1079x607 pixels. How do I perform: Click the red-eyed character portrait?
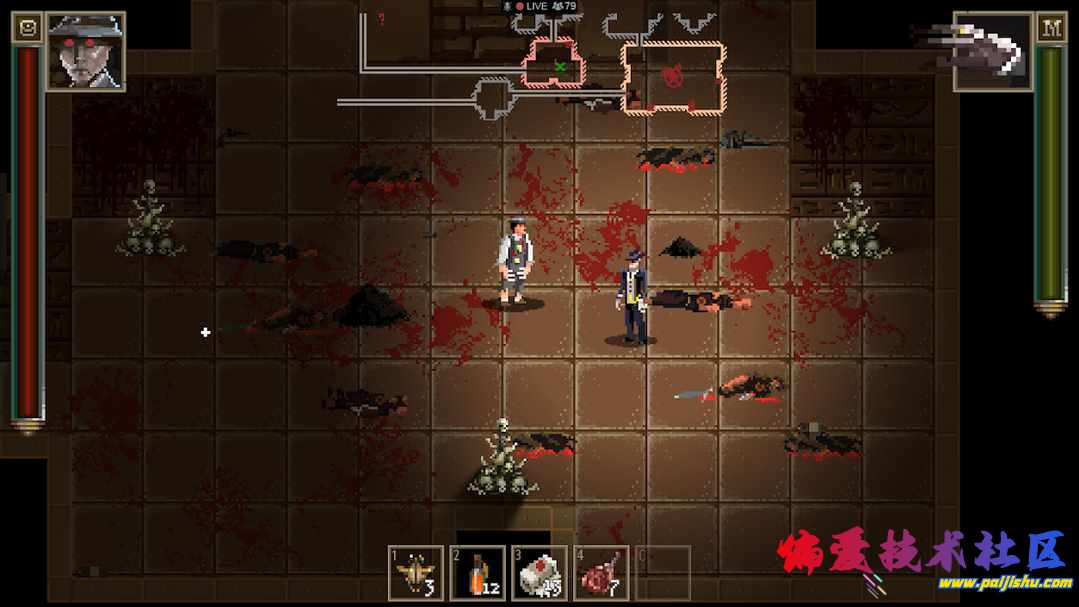click(85, 50)
